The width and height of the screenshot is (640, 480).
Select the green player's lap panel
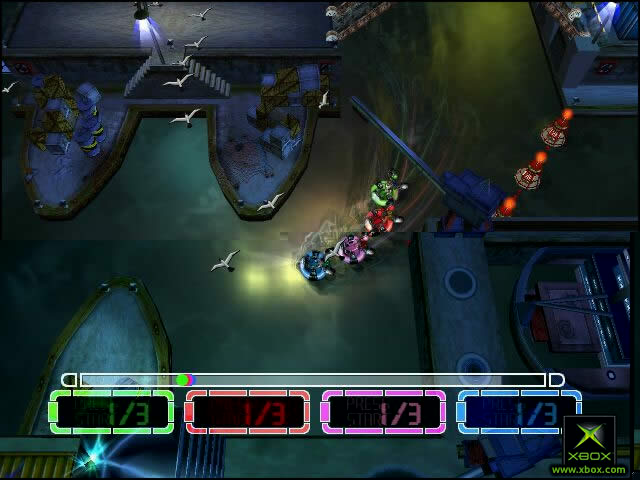[x=112, y=411]
